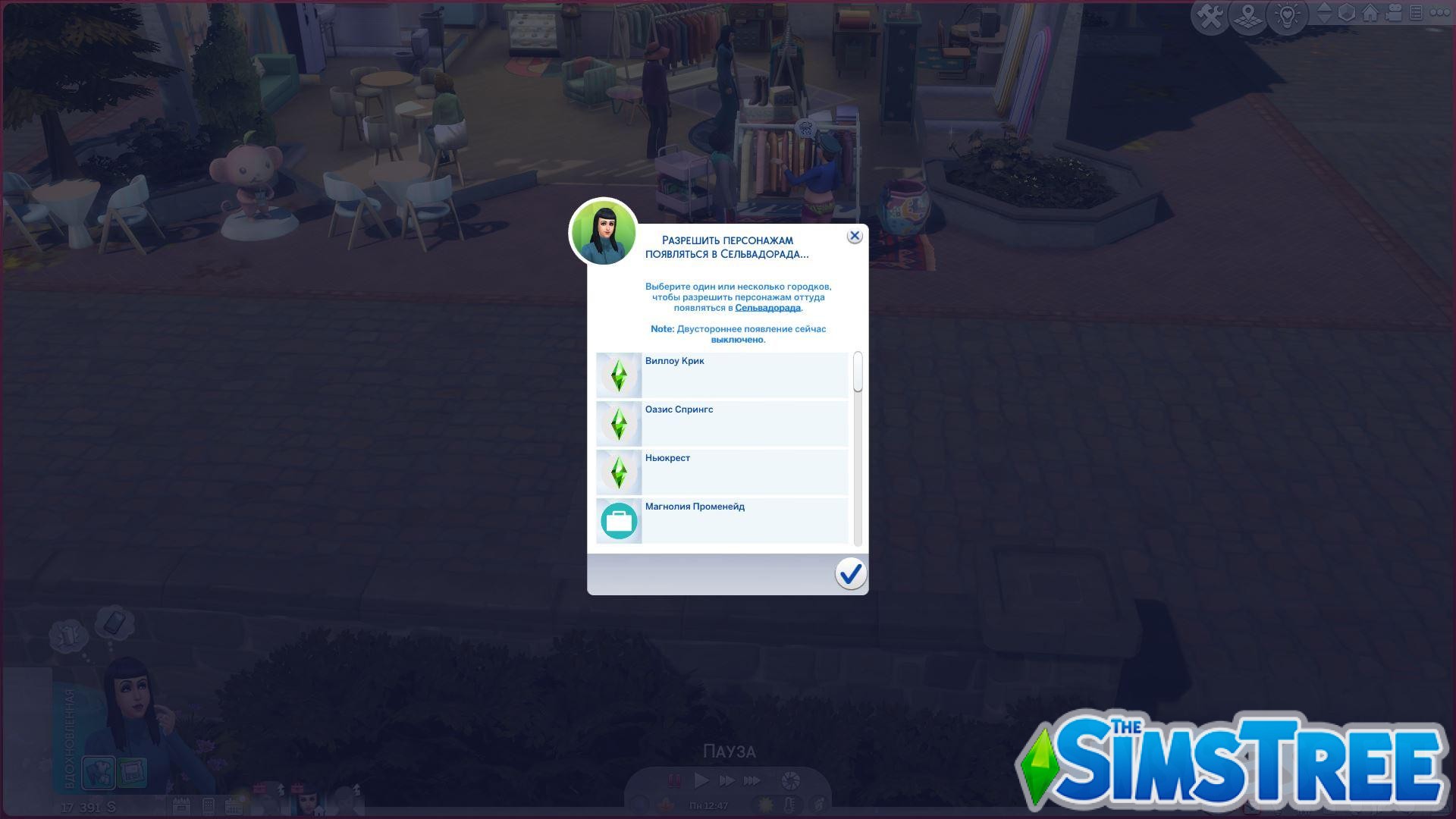The image size is (1456, 819).
Task: Open the build/buy tools icon
Action: pos(1210,15)
